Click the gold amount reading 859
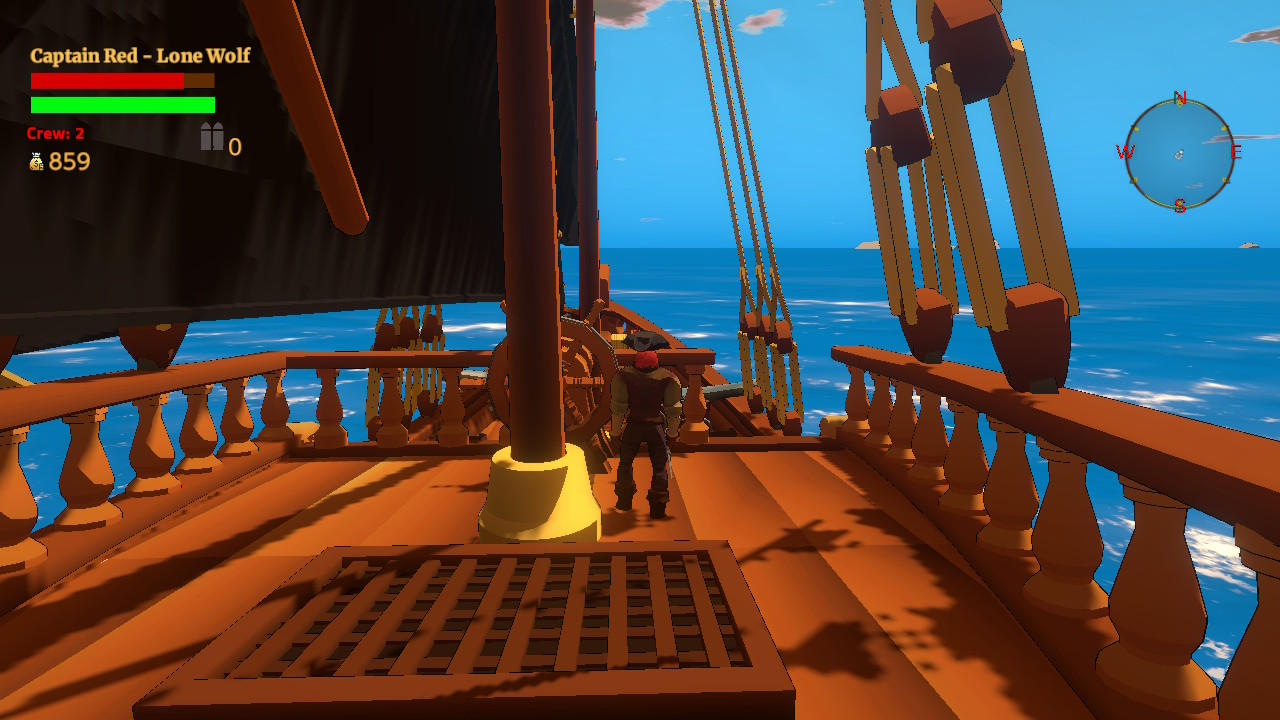This screenshot has height=720, width=1280. [70, 161]
